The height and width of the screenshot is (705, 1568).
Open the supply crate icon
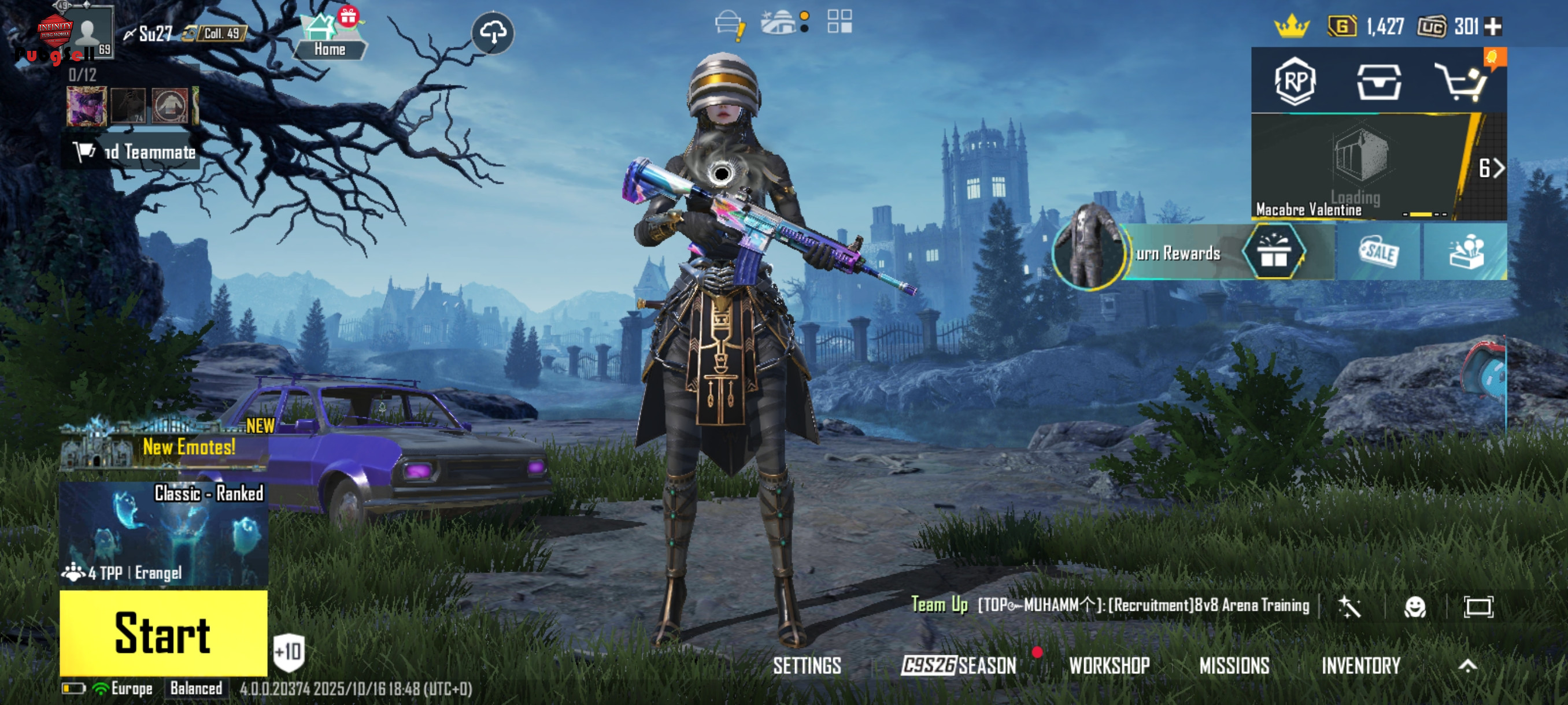click(1379, 81)
